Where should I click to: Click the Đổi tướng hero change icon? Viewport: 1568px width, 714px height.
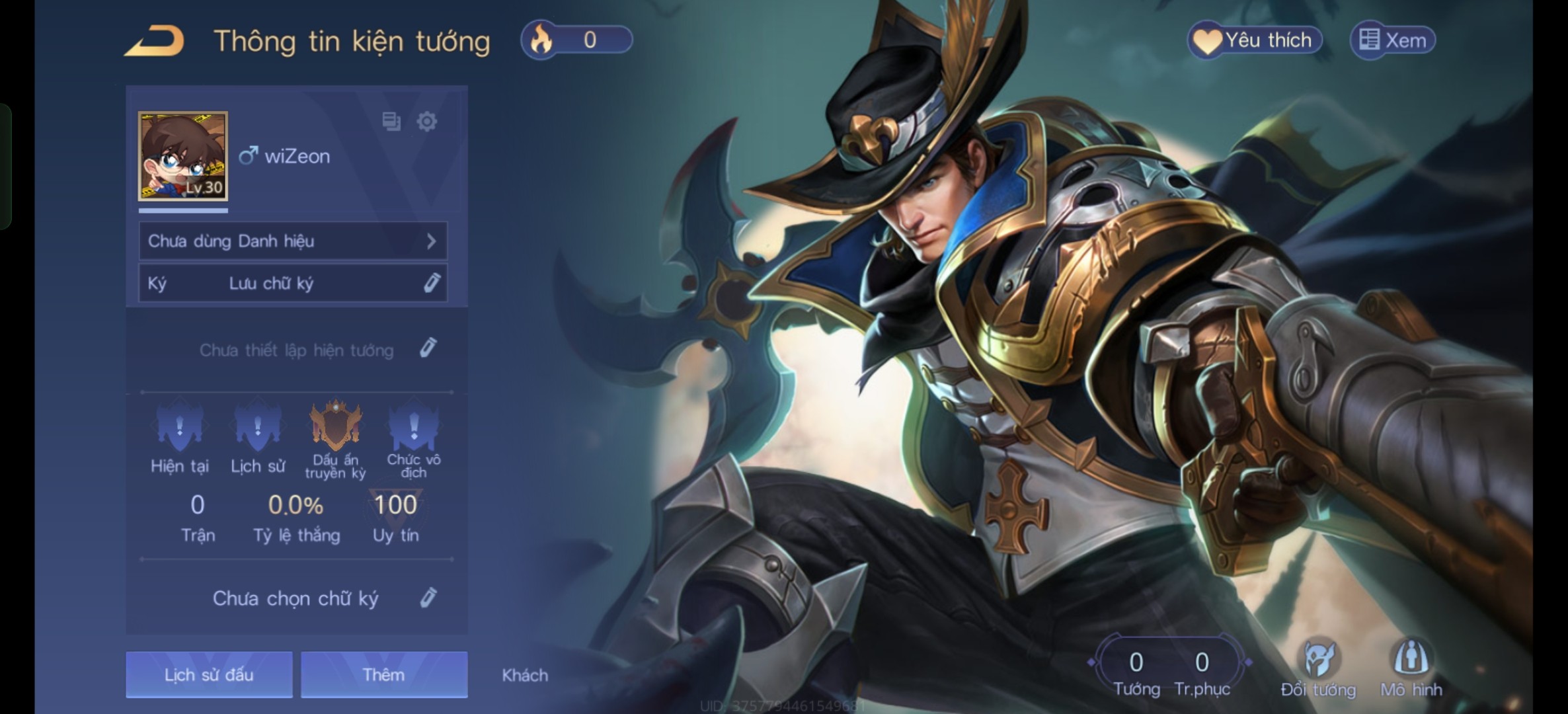coord(1318,664)
